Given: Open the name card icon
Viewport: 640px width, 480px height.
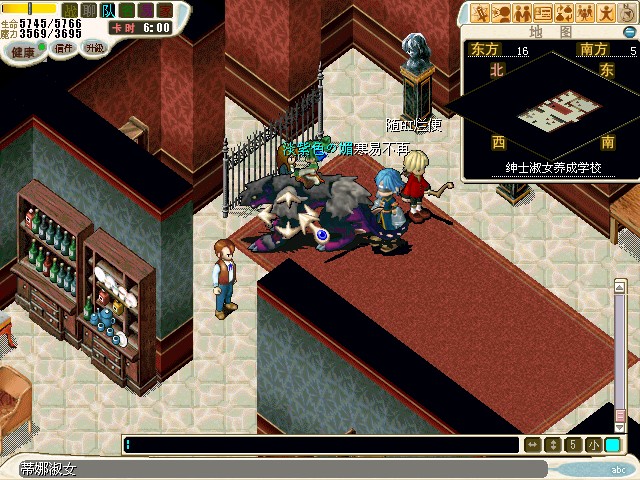Looking at the screenshot, I should 544,13.
